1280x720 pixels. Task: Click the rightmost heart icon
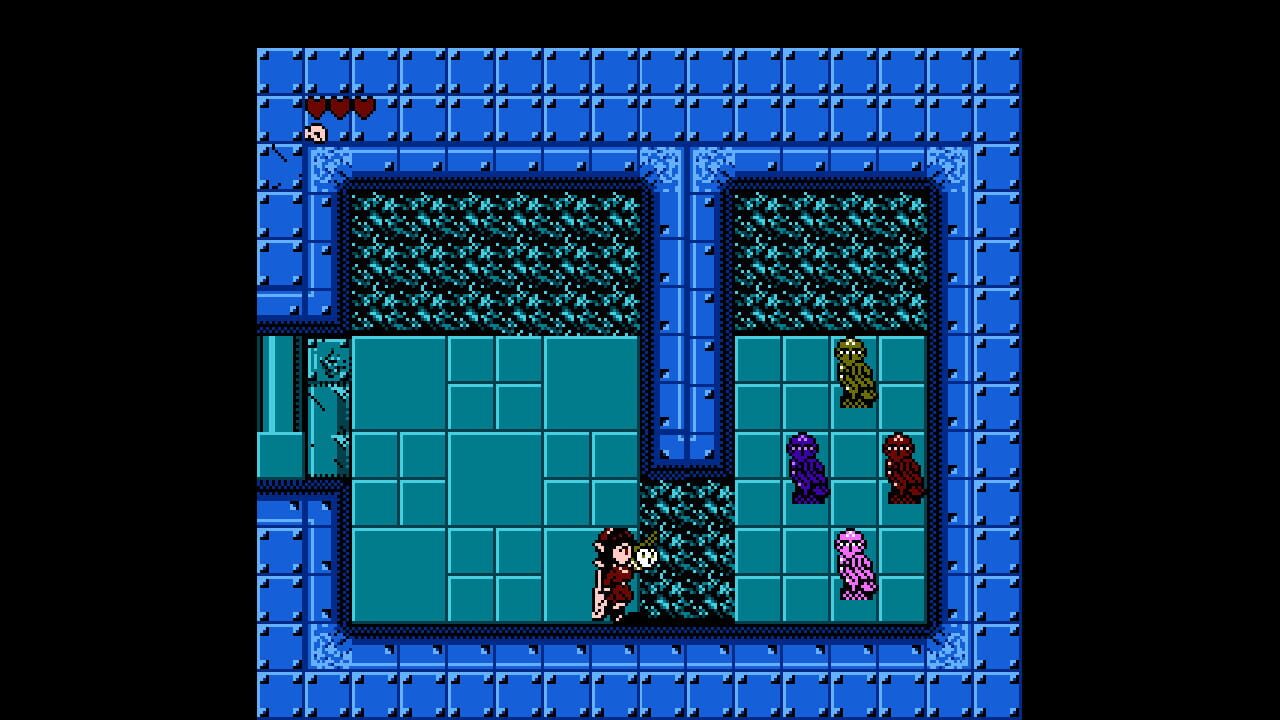click(x=366, y=105)
